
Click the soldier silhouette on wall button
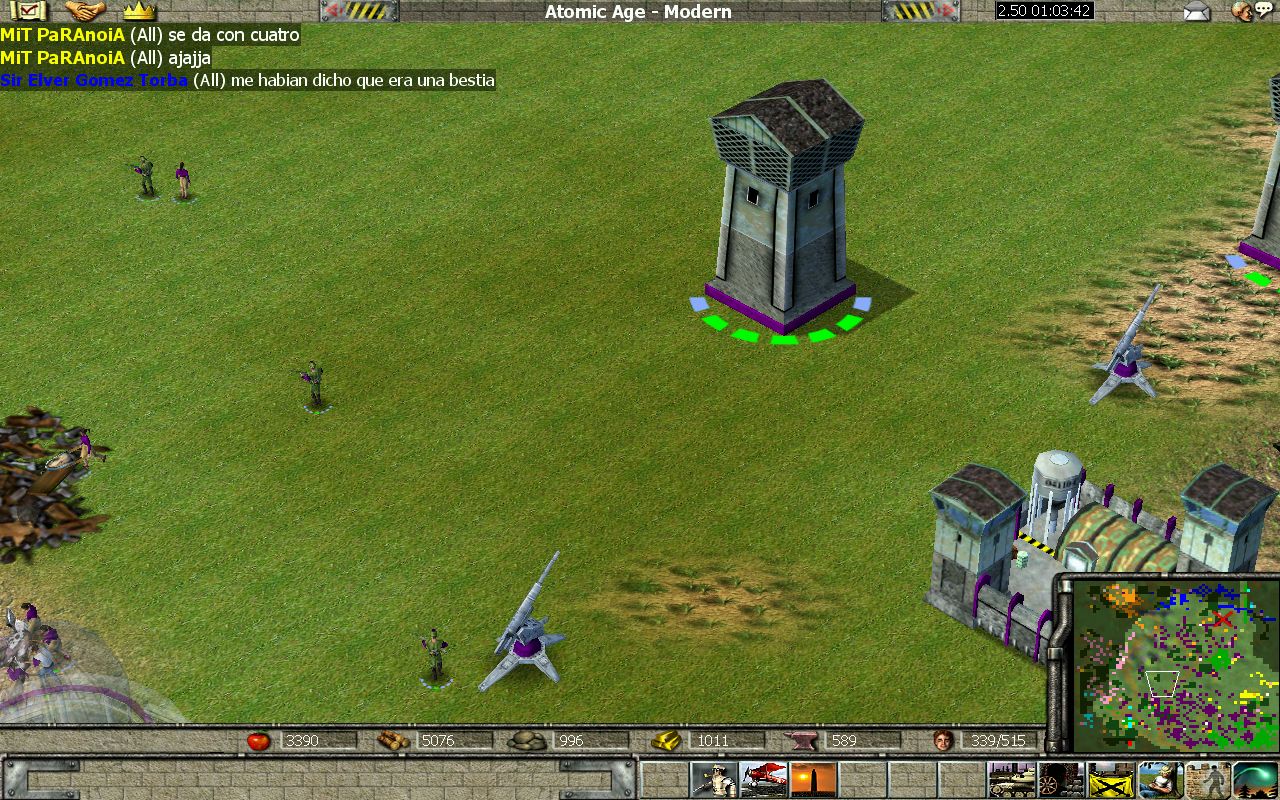tap(1208, 779)
